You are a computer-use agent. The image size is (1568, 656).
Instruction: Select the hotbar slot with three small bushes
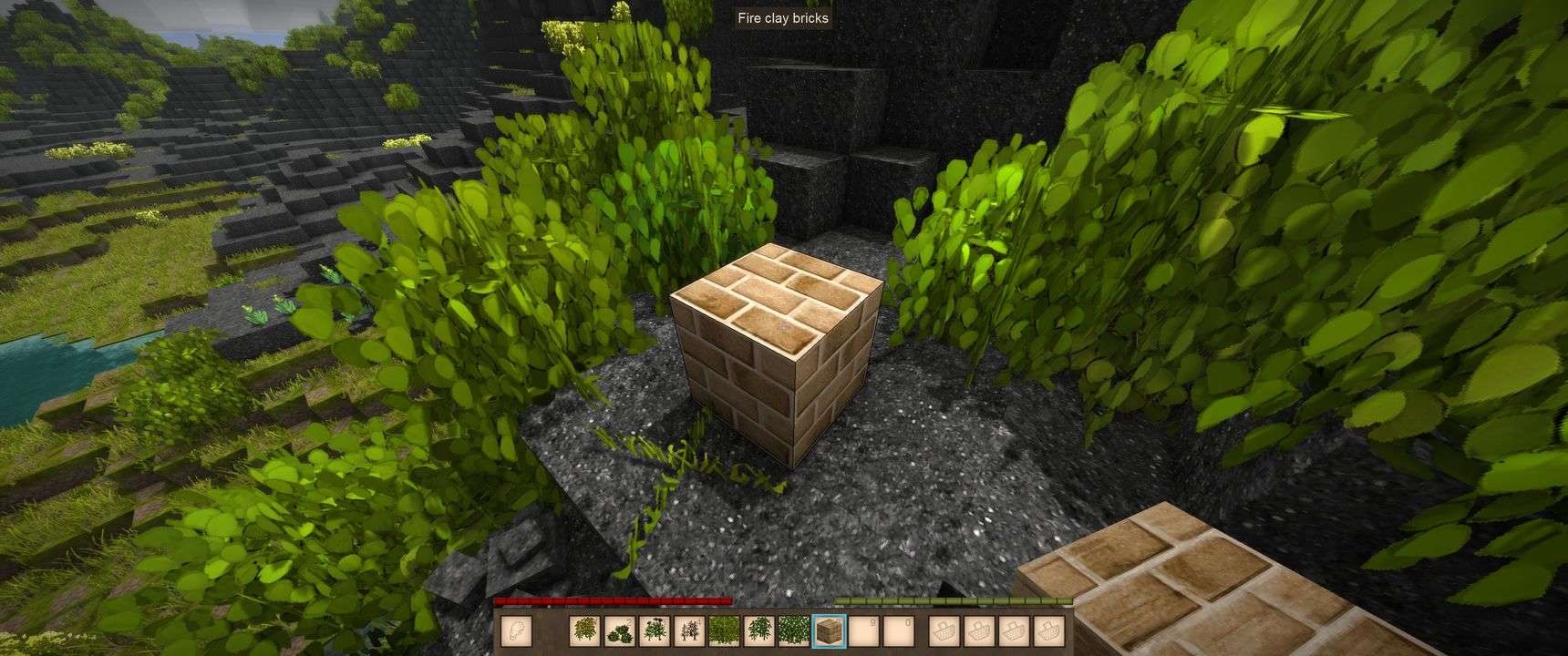click(x=620, y=630)
